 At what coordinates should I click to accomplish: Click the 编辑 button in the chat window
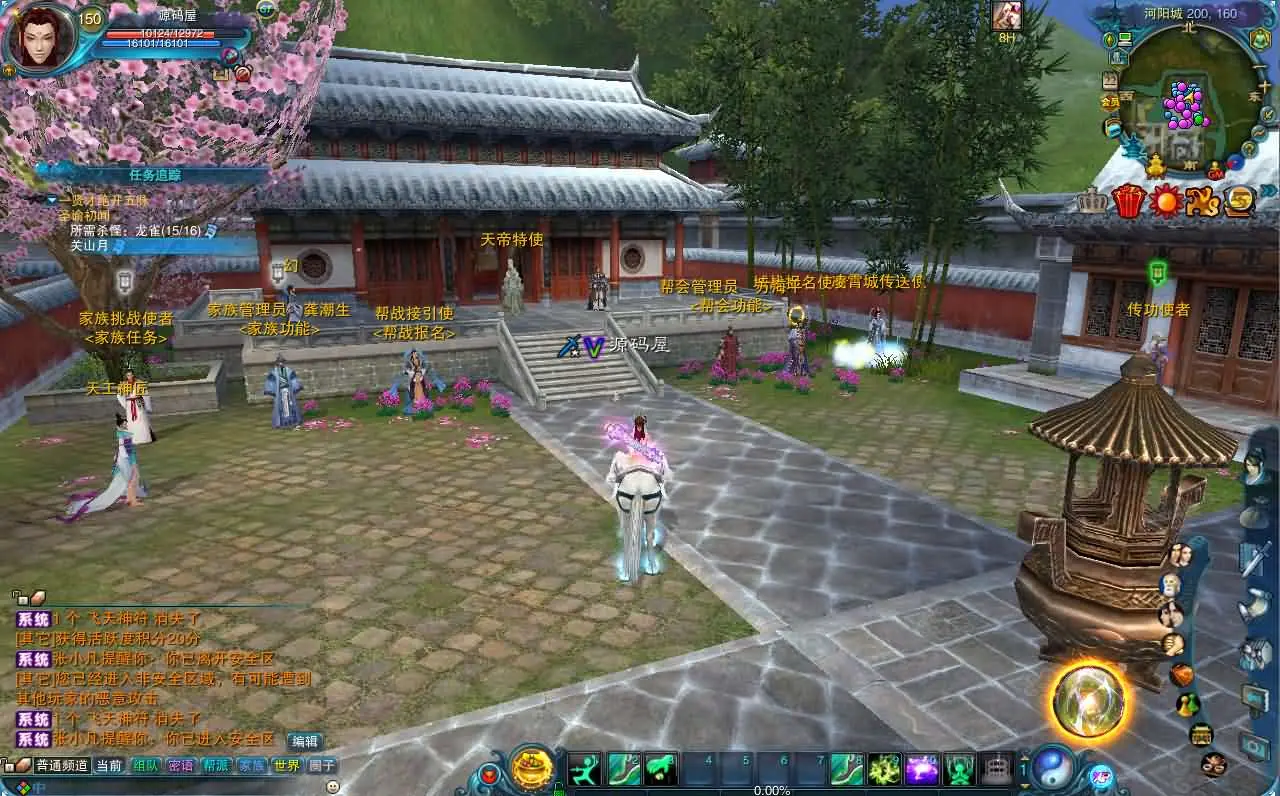pos(305,740)
